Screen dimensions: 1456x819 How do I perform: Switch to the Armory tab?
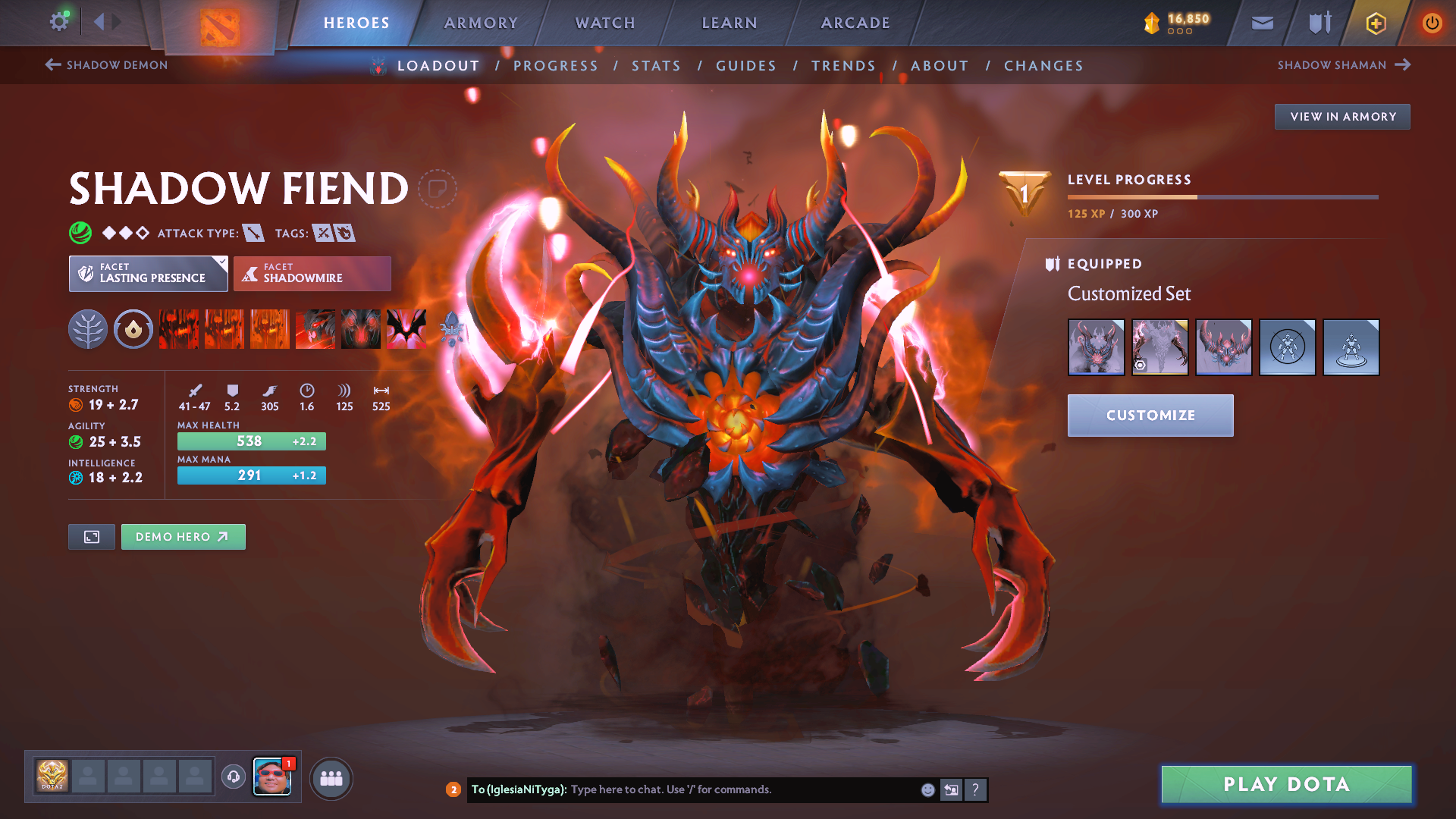481,23
